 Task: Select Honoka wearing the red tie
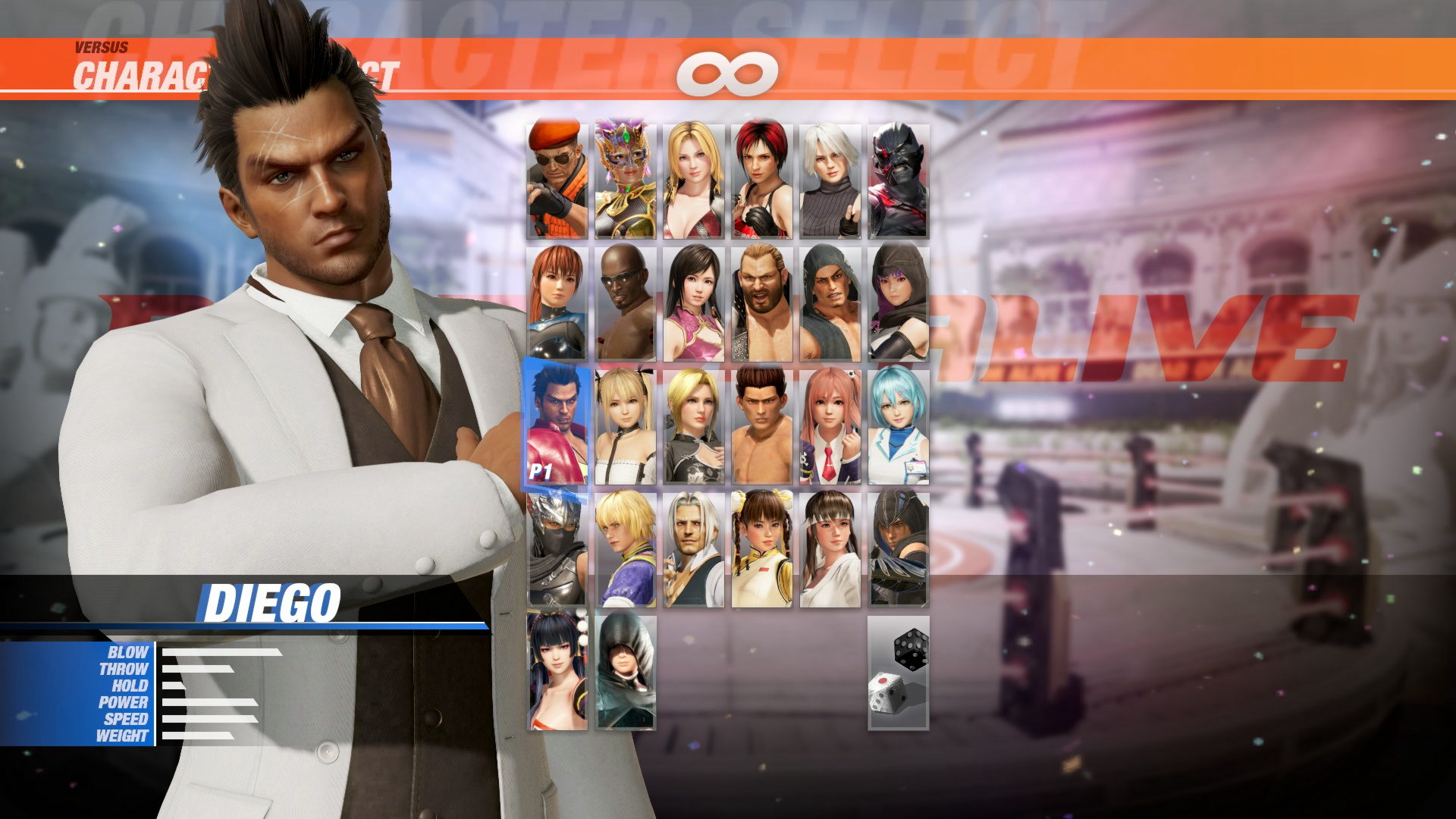click(830, 425)
